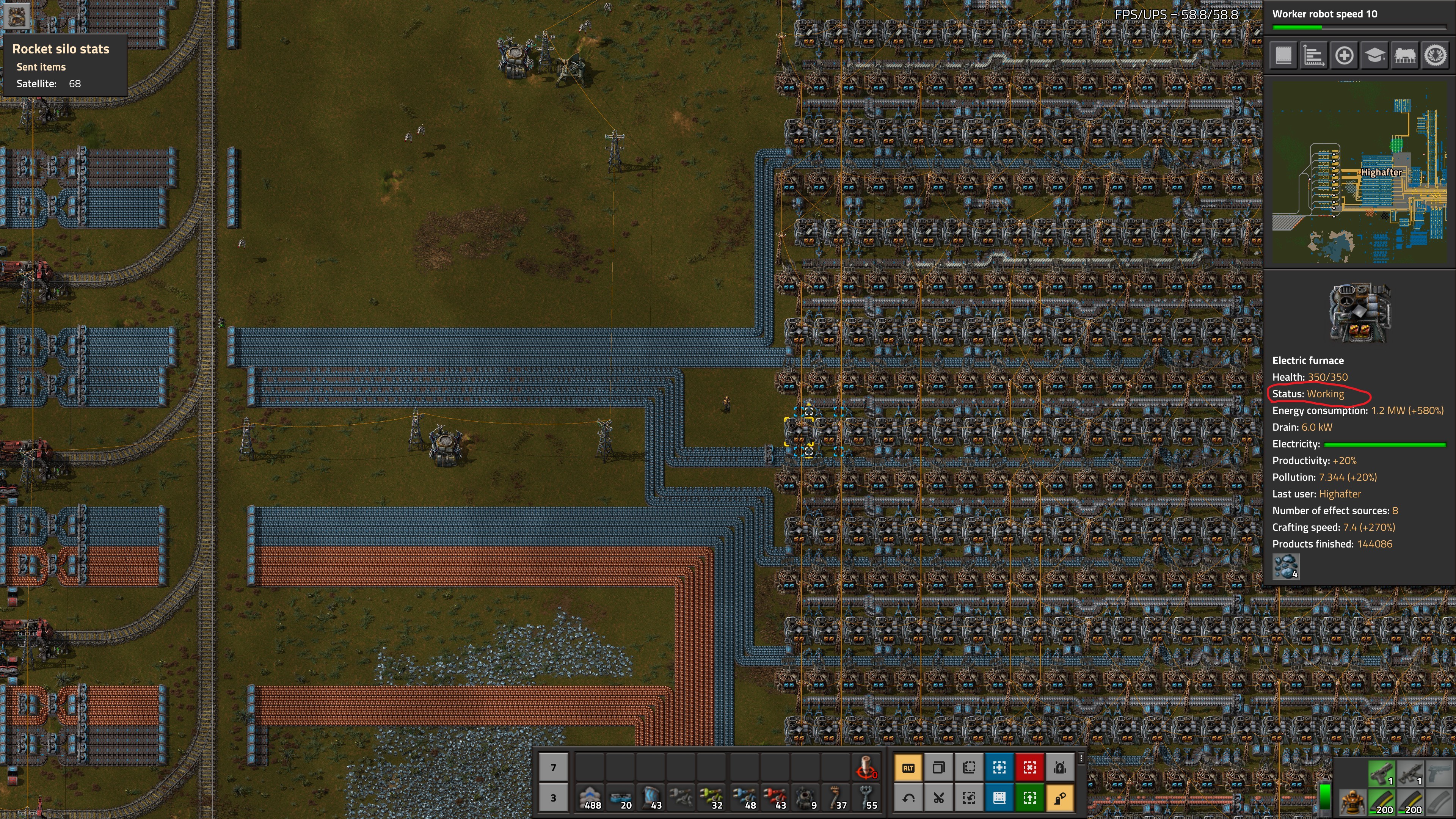Screen dimensions: 1456x819
Task: Open the graduation cap tutorials button
Action: [x=1374, y=55]
